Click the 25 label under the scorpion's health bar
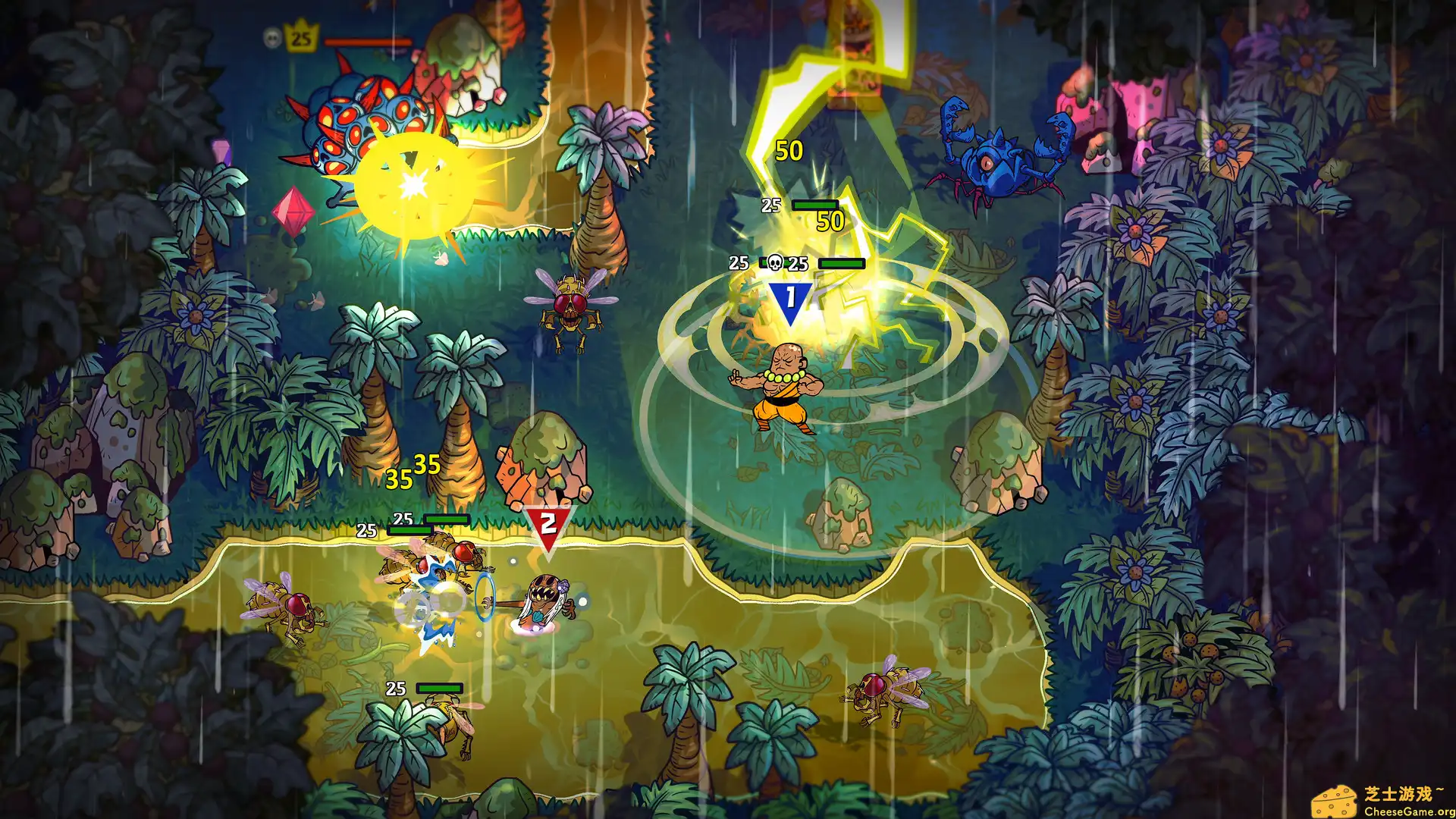 coord(771,205)
